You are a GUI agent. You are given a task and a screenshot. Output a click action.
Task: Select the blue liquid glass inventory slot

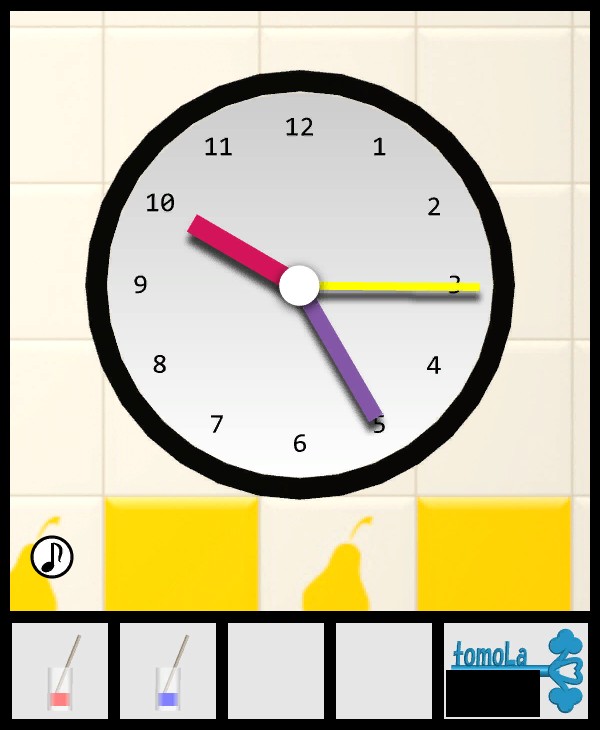click(x=168, y=671)
